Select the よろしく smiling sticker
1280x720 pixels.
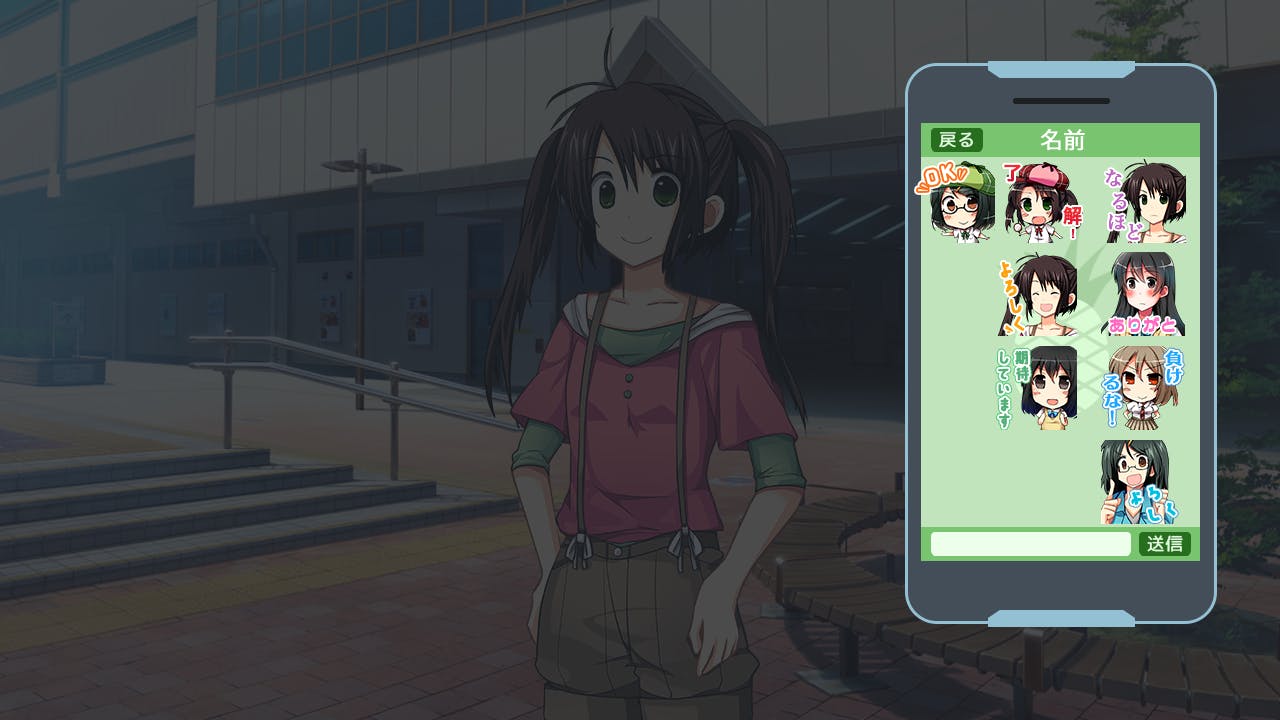[x=1040, y=295]
